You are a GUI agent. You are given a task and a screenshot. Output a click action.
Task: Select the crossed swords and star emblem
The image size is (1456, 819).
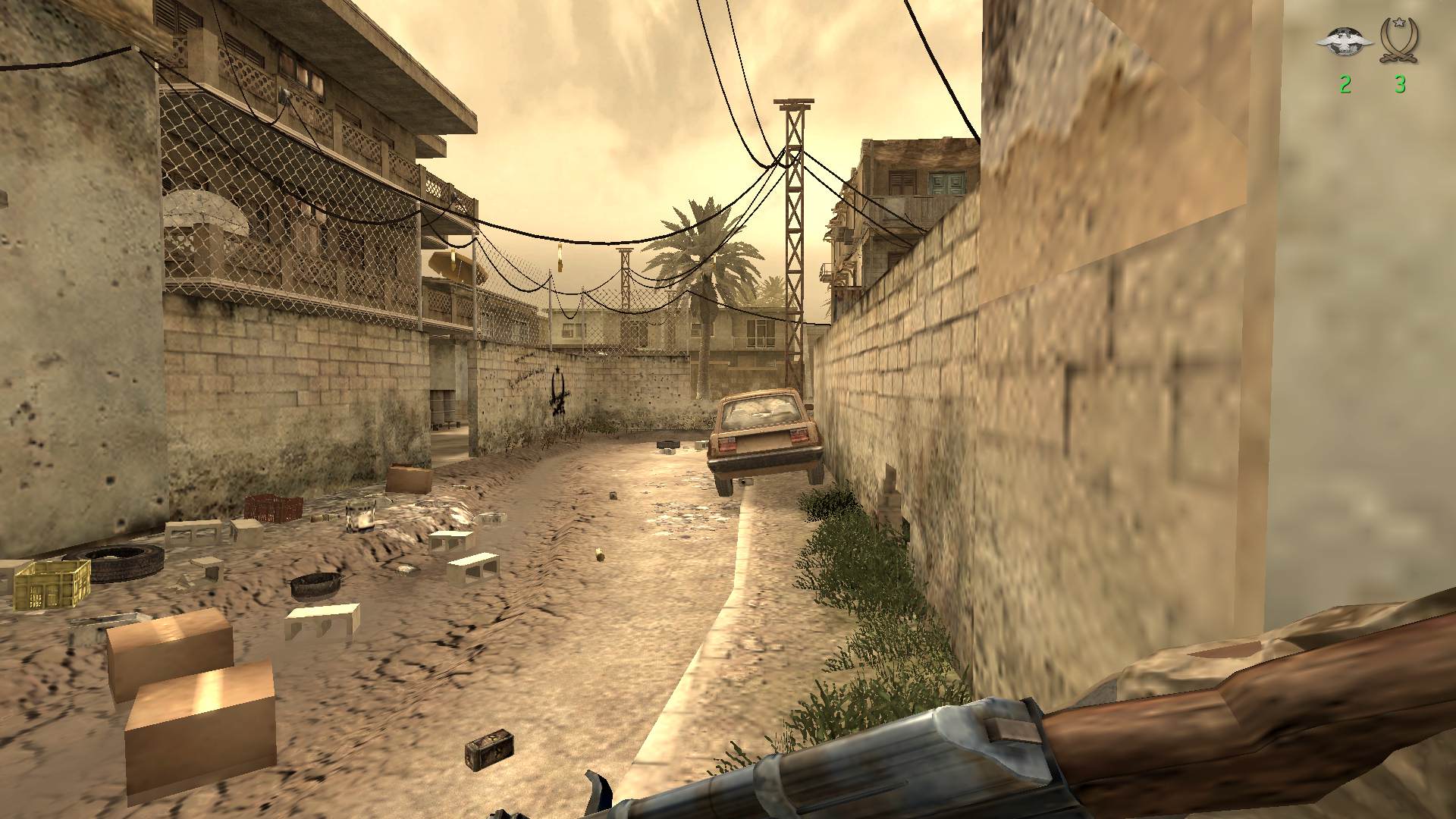1400,39
